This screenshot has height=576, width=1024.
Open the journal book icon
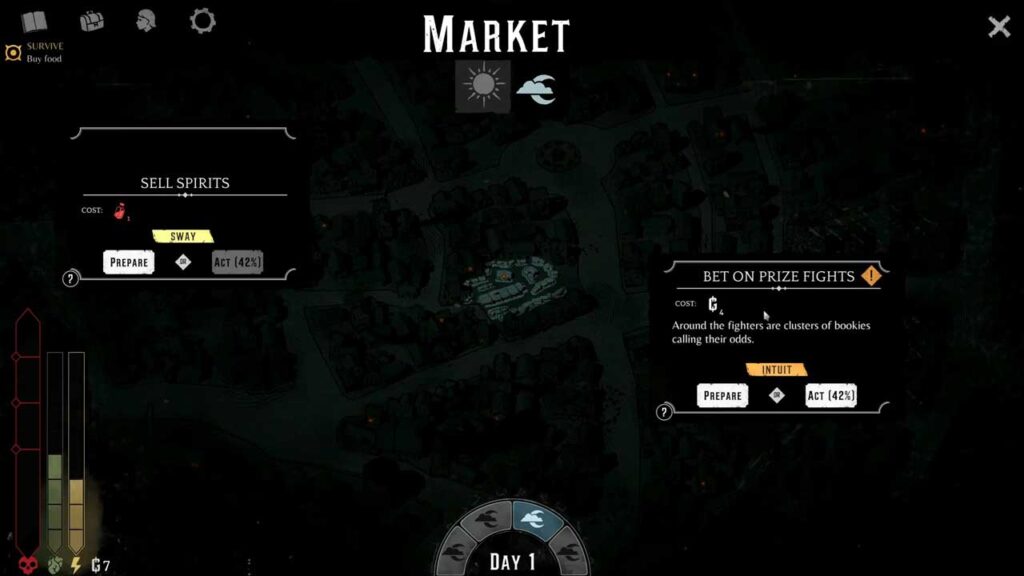35,21
